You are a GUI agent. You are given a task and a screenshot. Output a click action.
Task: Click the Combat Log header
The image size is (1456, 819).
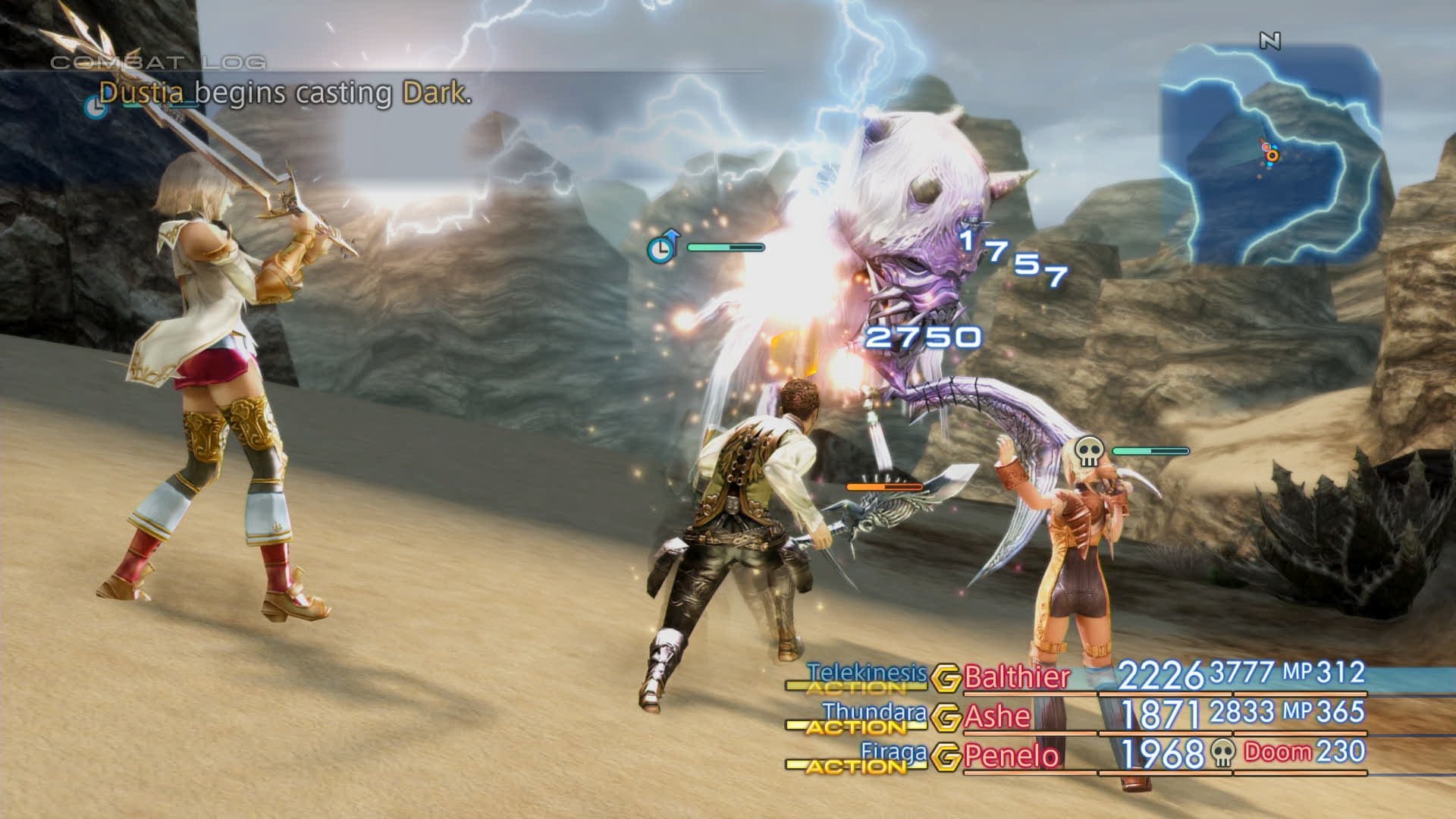pyautogui.click(x=158, y=62)
